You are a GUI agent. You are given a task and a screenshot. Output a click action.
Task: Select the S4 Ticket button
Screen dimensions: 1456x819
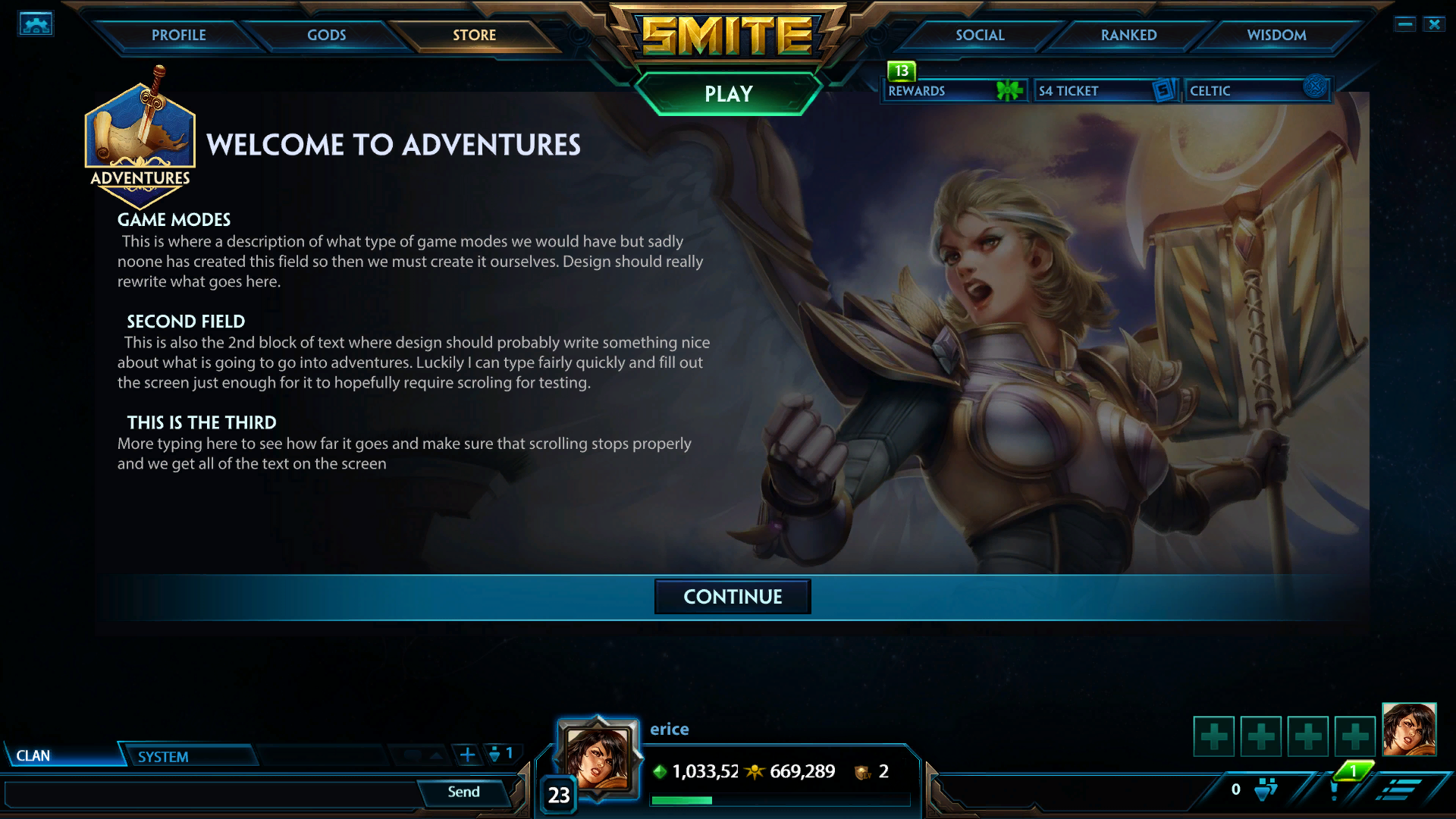point(1105,90)
